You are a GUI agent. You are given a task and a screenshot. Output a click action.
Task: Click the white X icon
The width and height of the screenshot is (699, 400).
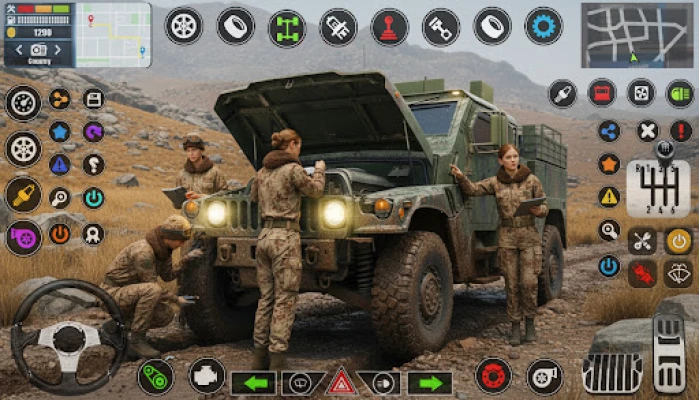648,131
